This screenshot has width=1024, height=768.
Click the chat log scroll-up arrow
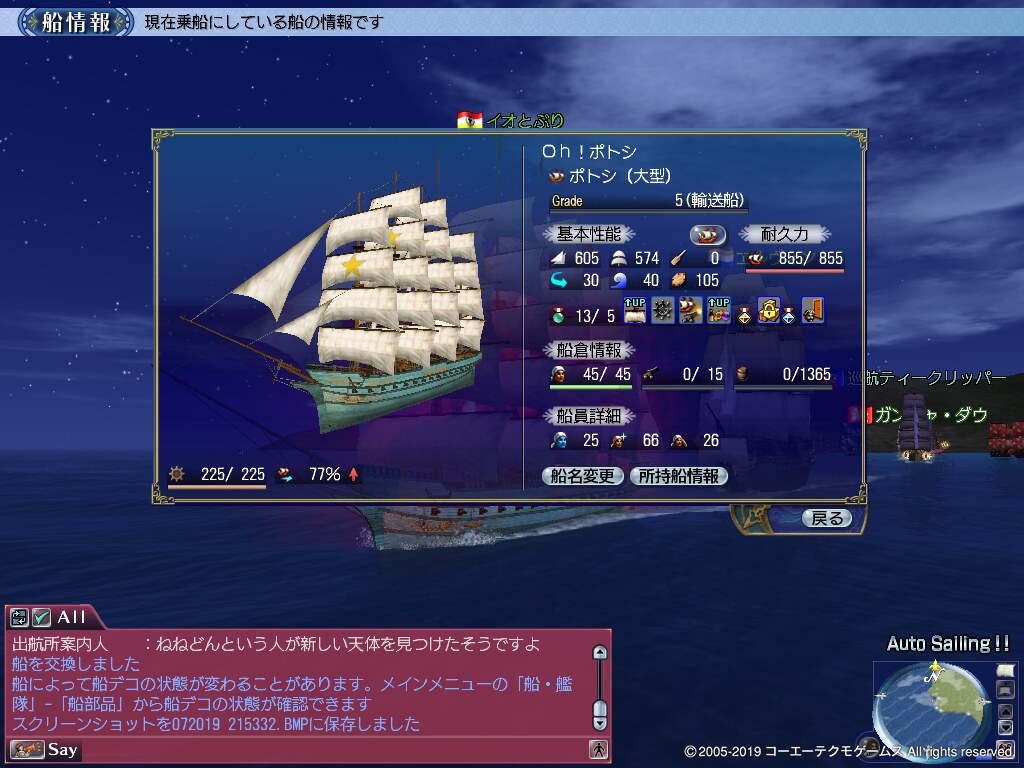point(599,653)
